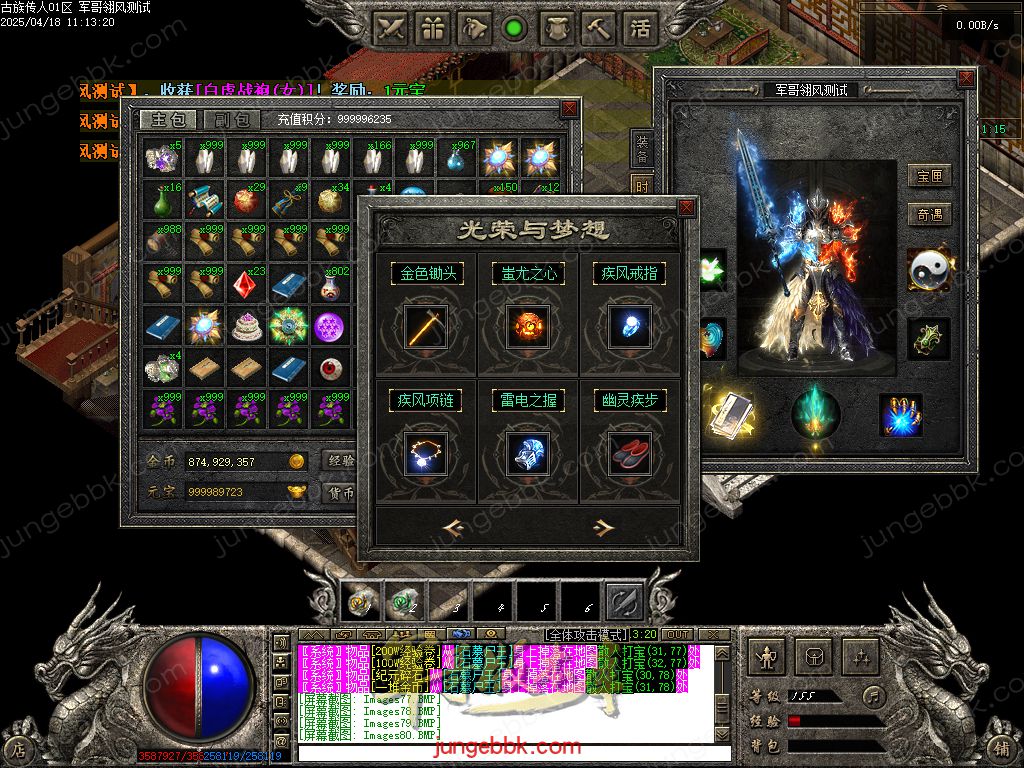This screenshot has width=1024, height=768.
Task: Go to the next page arrow
Action: click(602, 528)
